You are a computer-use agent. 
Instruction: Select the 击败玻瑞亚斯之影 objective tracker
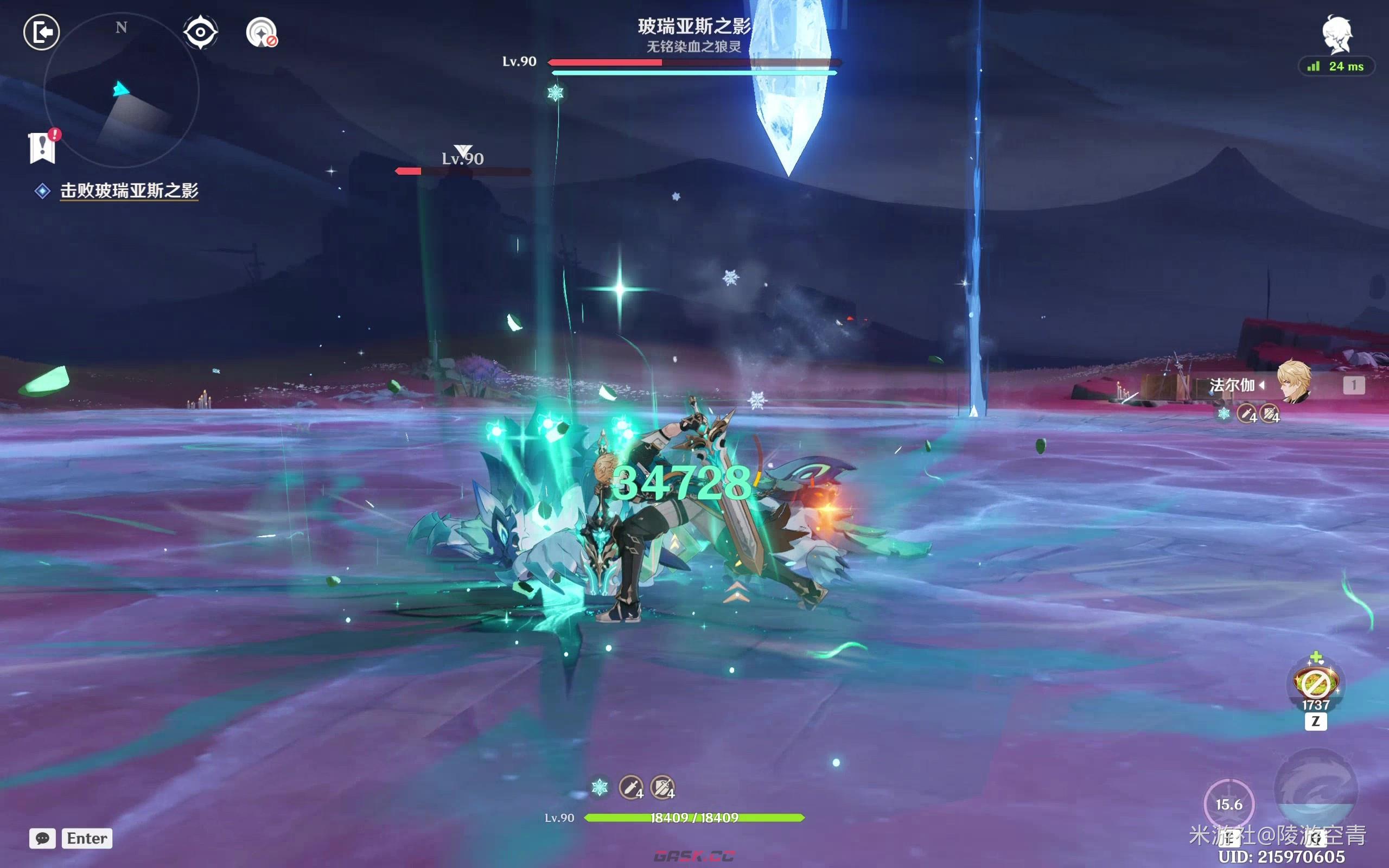[x=129, y=190]
